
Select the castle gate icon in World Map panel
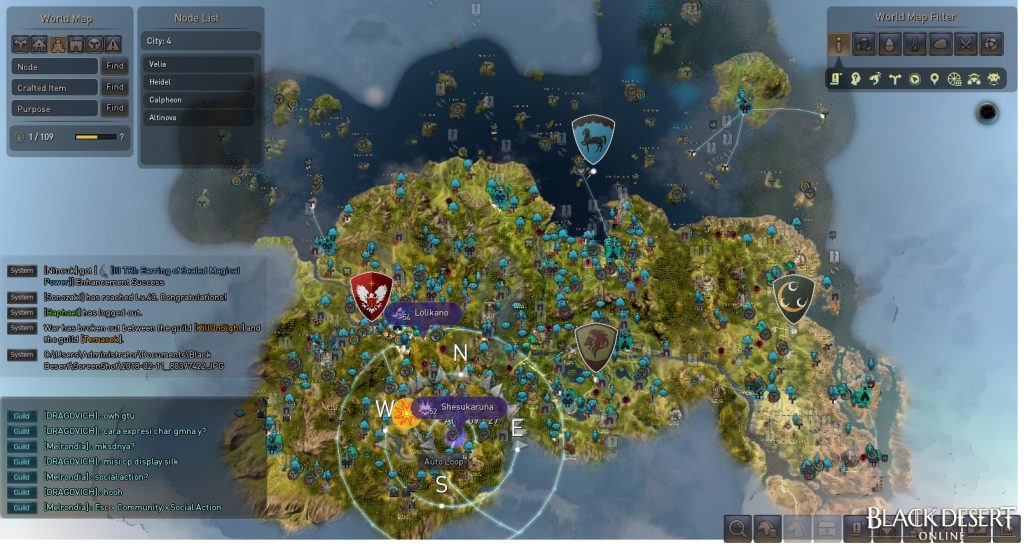point(77,44)
